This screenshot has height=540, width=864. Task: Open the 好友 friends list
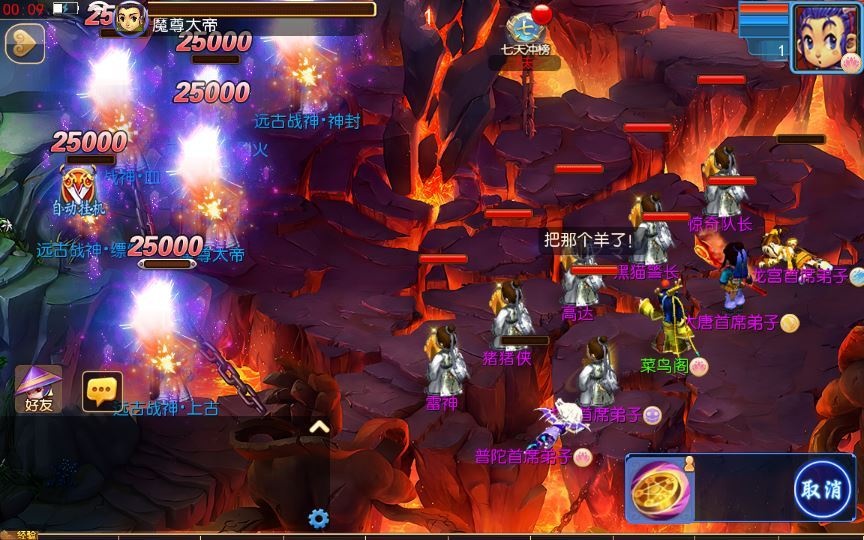coord(38,390)
